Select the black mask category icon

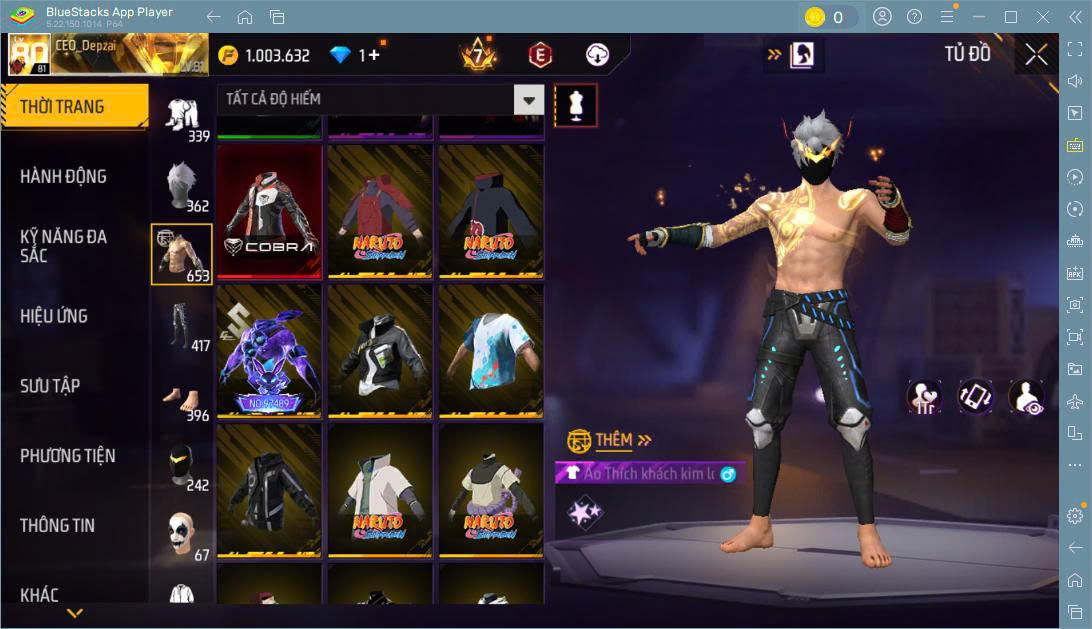(x=181, y=466)
